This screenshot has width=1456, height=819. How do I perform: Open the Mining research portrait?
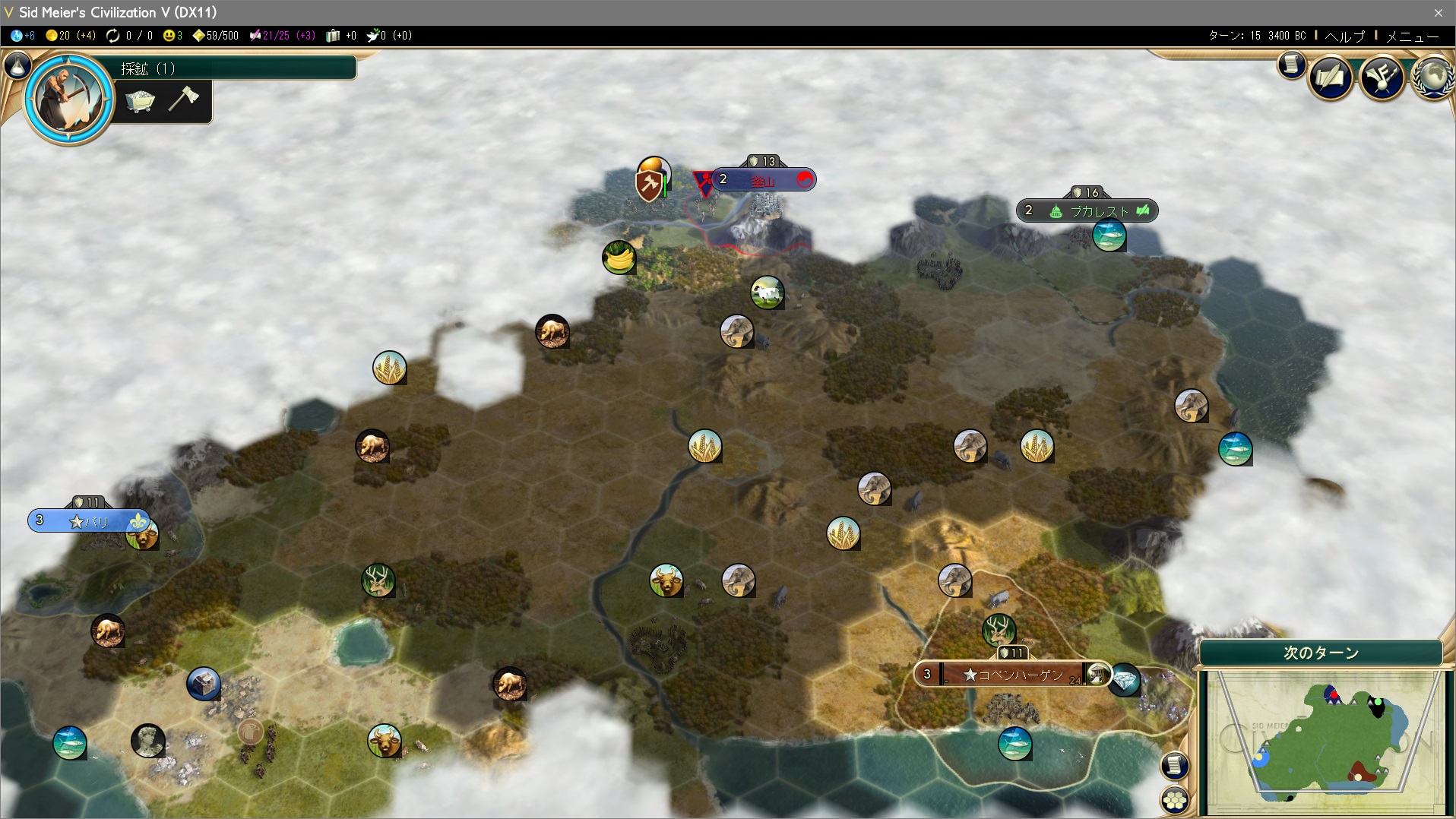pyautogui.click(x=68, y=97)
